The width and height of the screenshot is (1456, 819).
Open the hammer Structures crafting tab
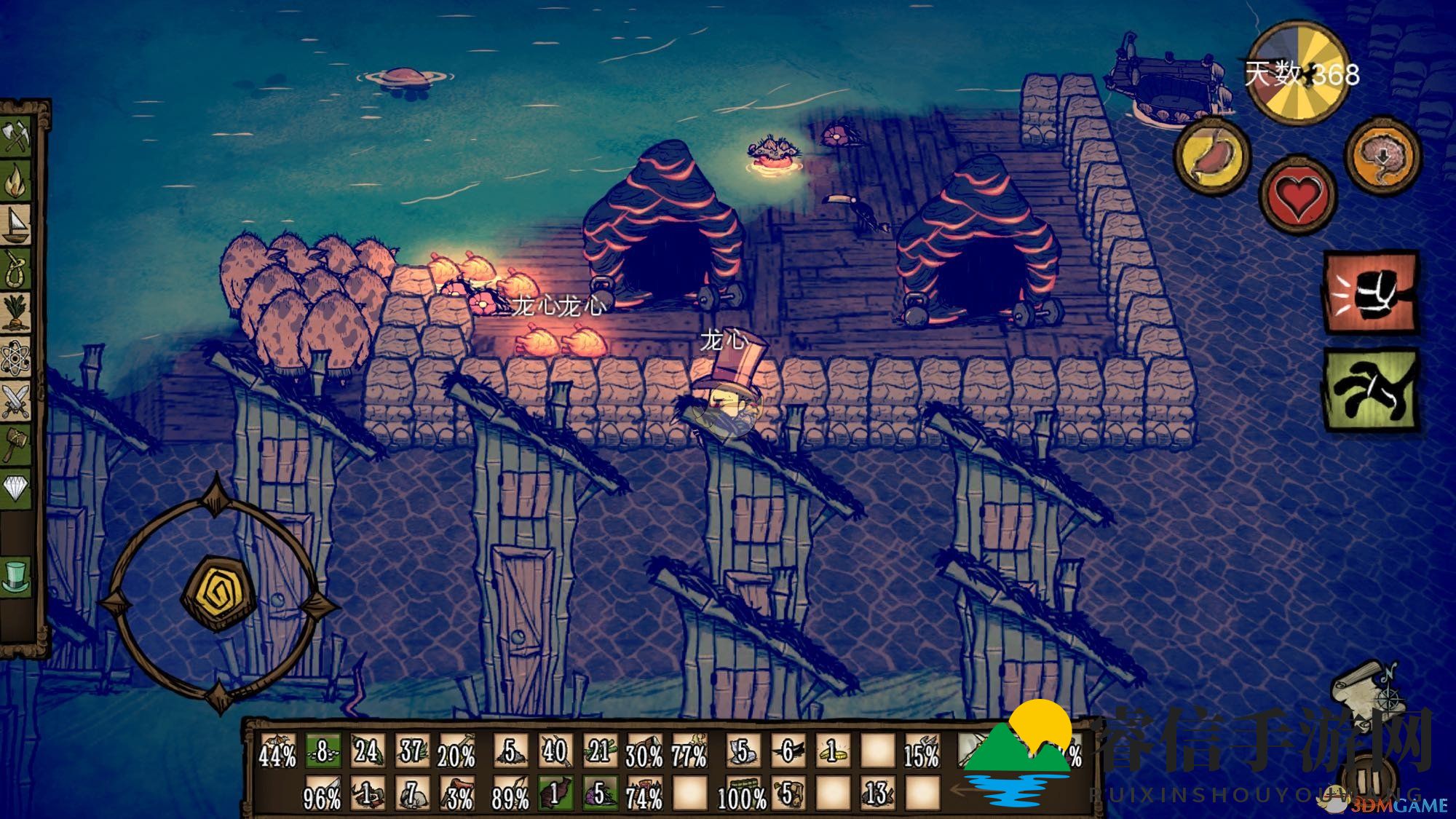(x=16, y=443)
